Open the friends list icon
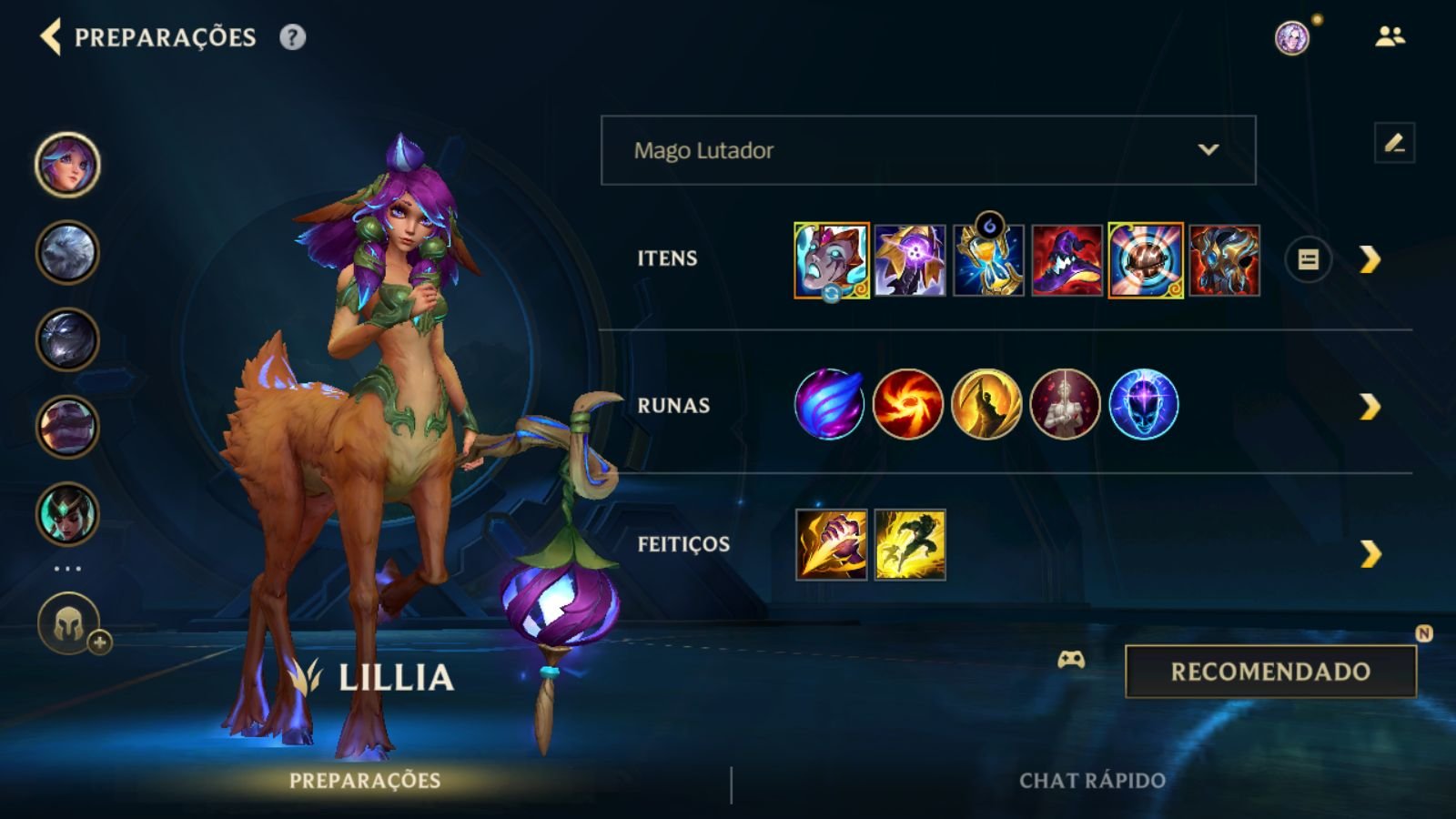This screenshot has height=819, width=1456. click(x=1390, y=37)
